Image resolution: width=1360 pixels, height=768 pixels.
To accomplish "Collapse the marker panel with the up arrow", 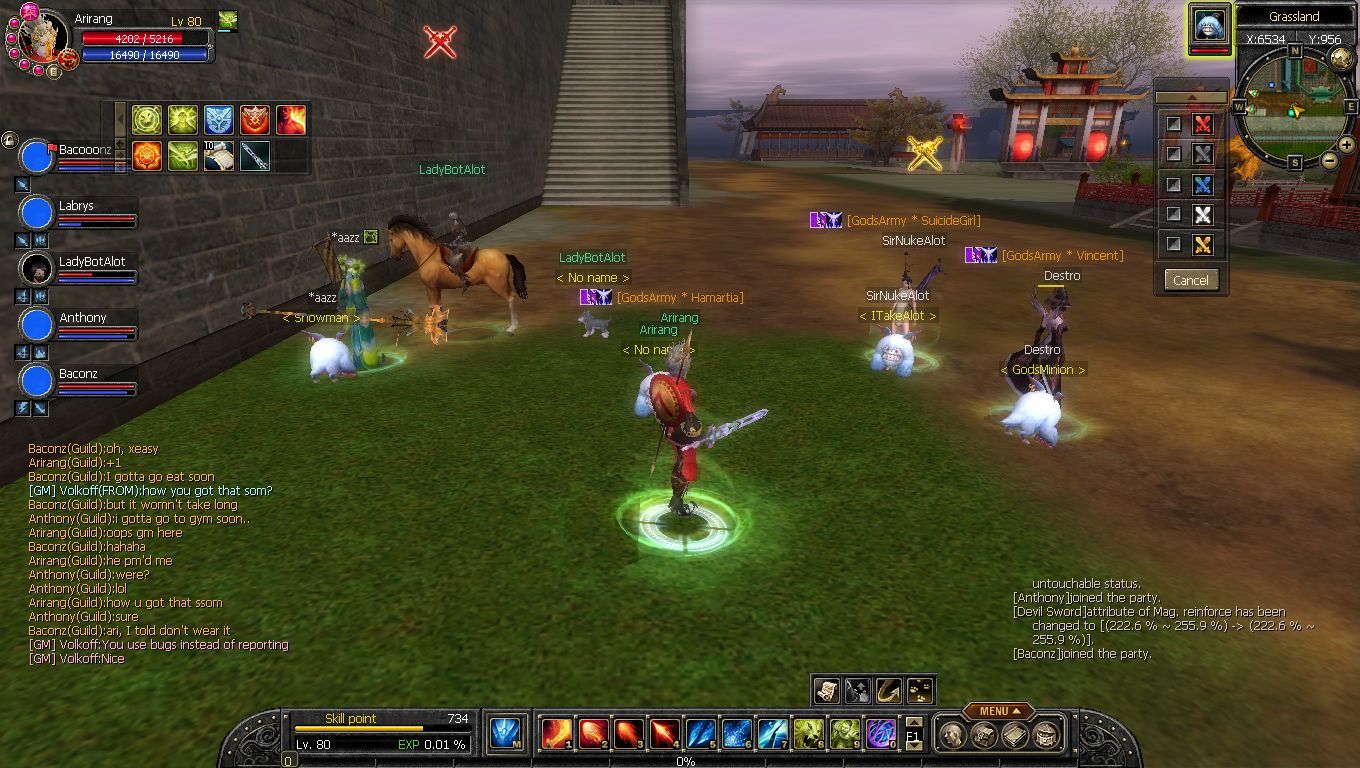I will click(1190, 97).
